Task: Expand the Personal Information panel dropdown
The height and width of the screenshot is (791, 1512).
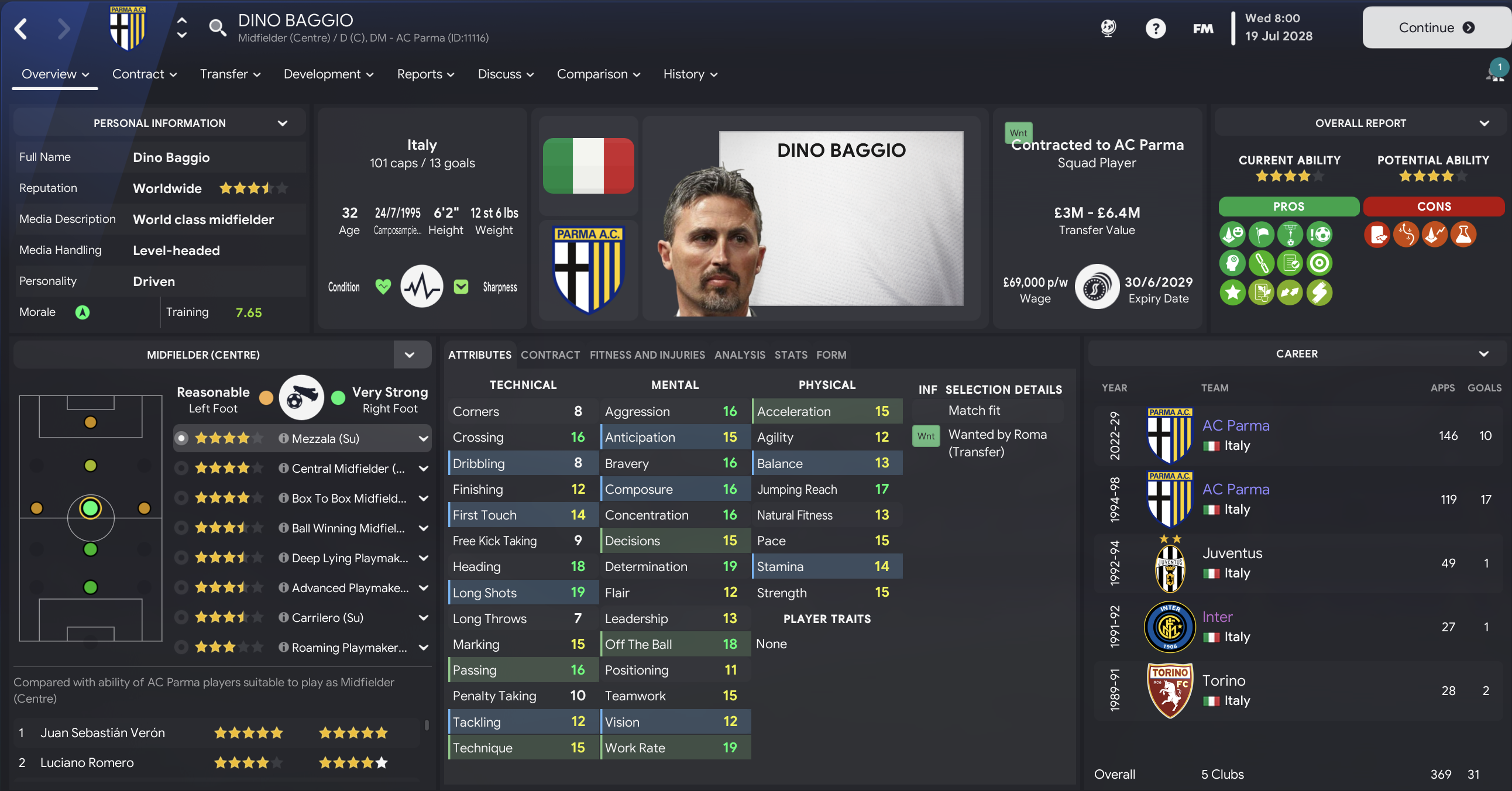Action: (x=282, y=123)
